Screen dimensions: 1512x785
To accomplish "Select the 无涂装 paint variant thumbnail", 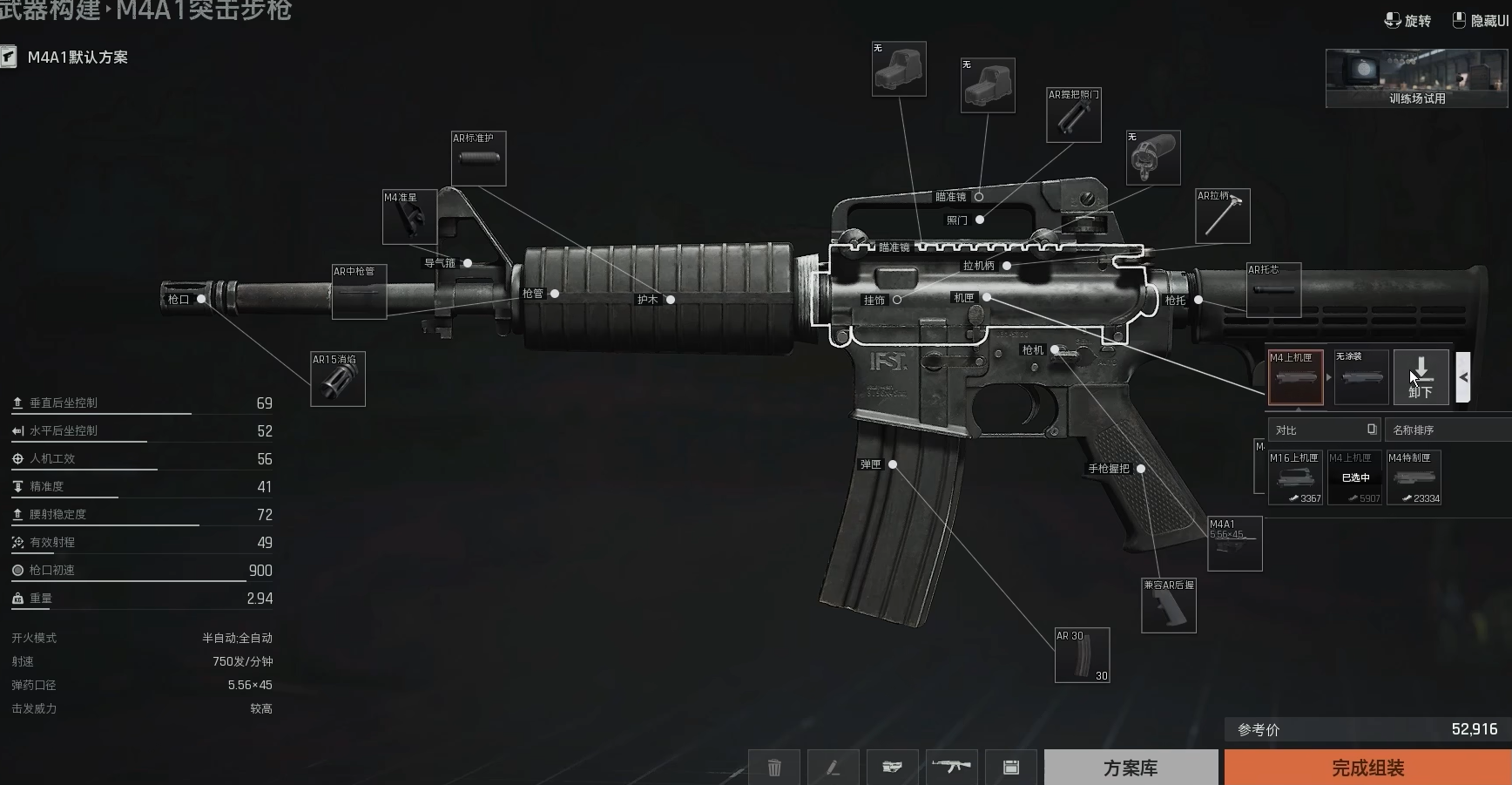I will (1360, 377).
